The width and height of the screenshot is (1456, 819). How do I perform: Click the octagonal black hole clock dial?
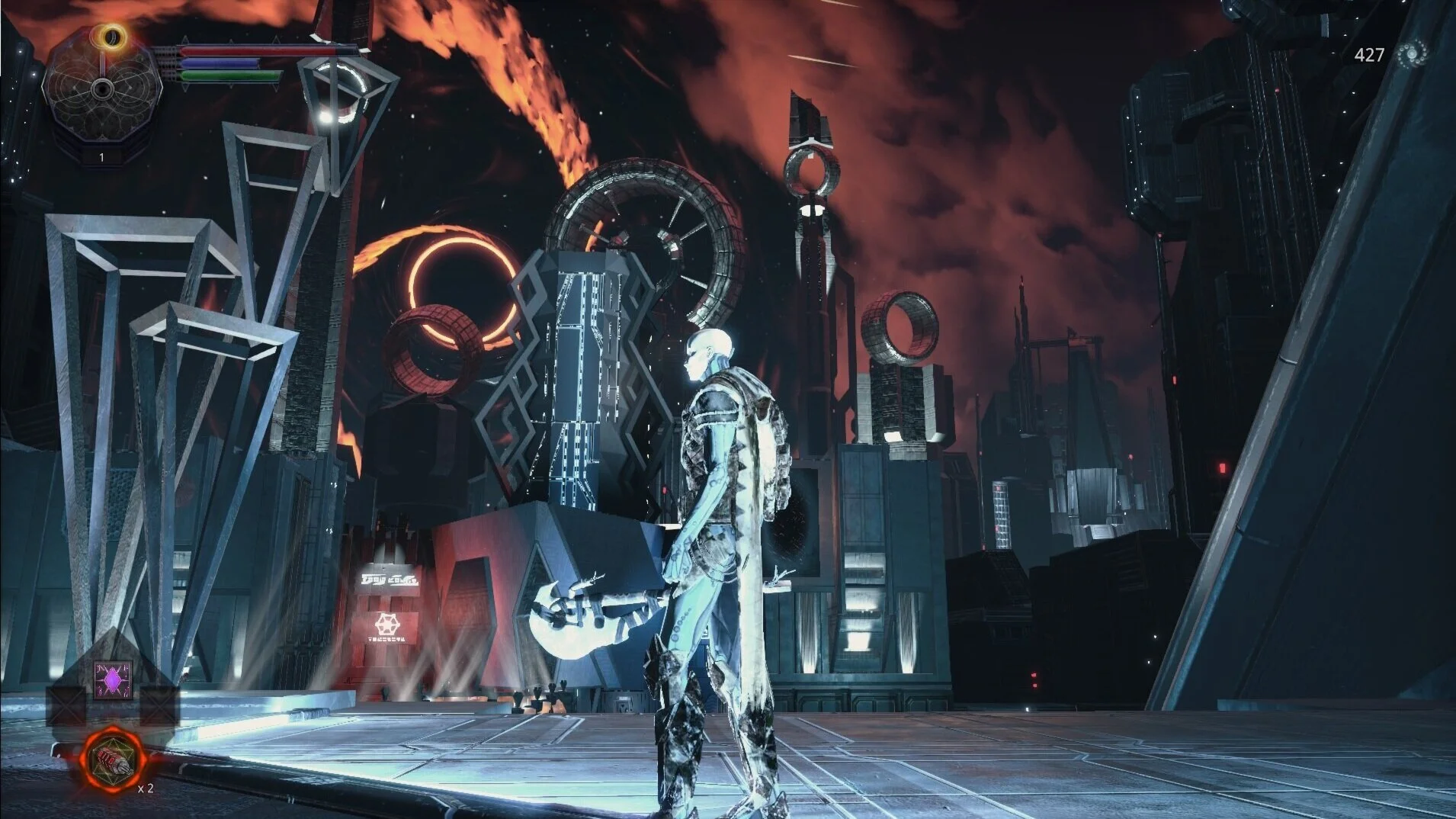(101, 89)
